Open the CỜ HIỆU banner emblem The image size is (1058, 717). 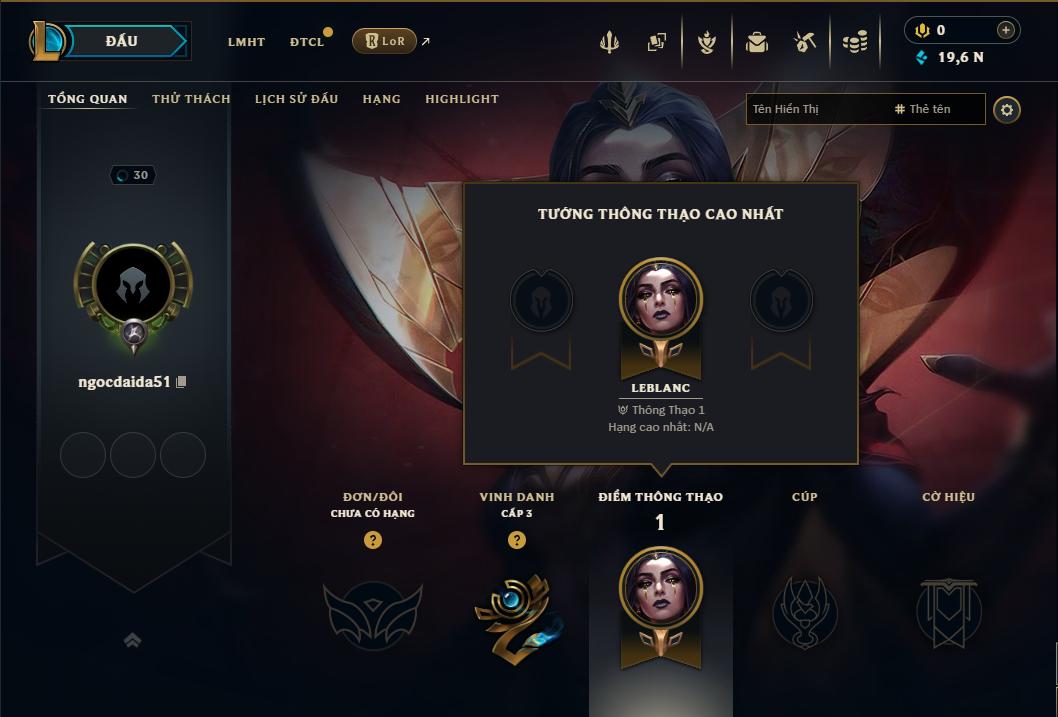(x=948, y=610)
